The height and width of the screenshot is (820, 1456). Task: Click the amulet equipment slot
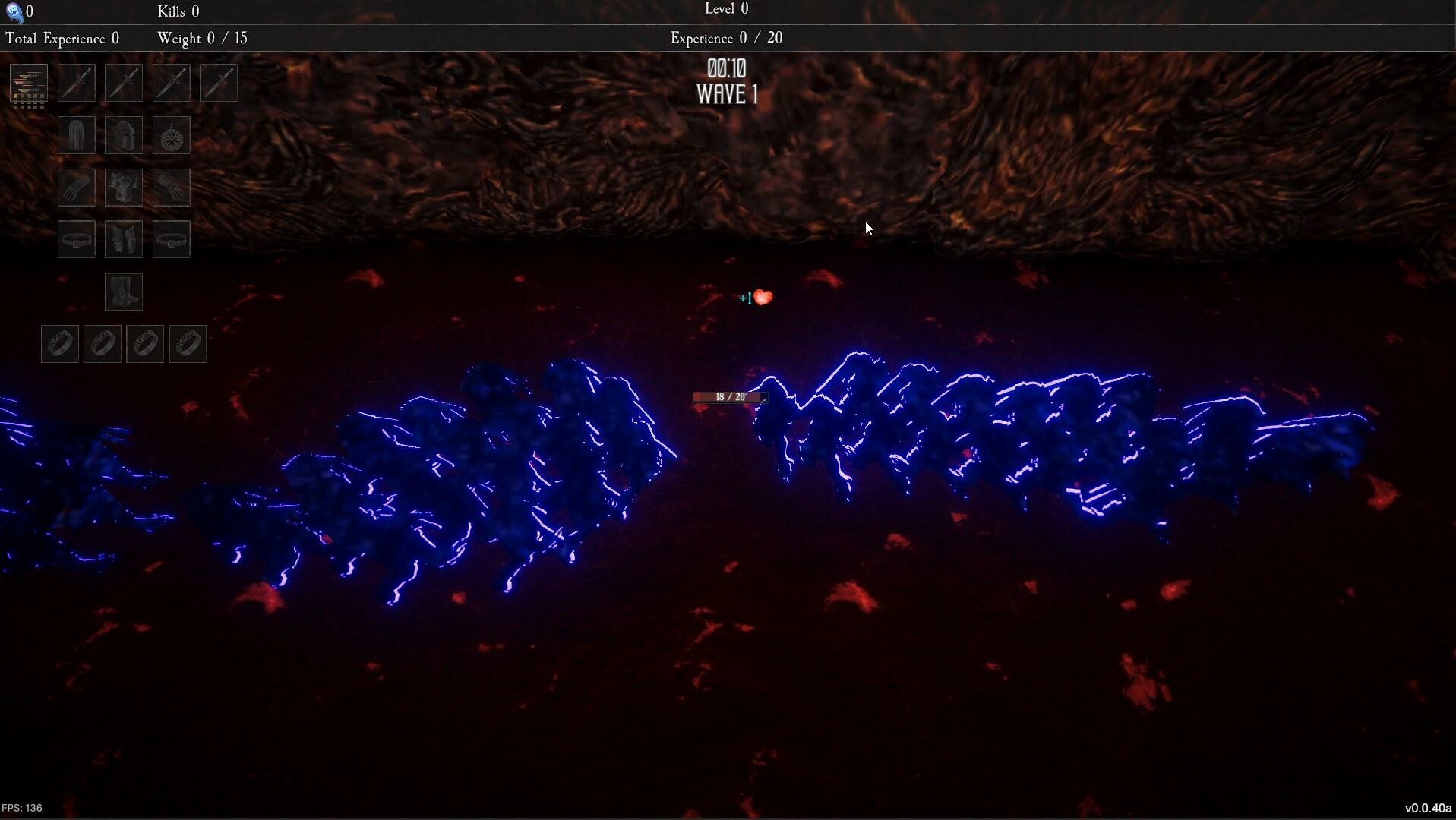click(x=171, y=135)
